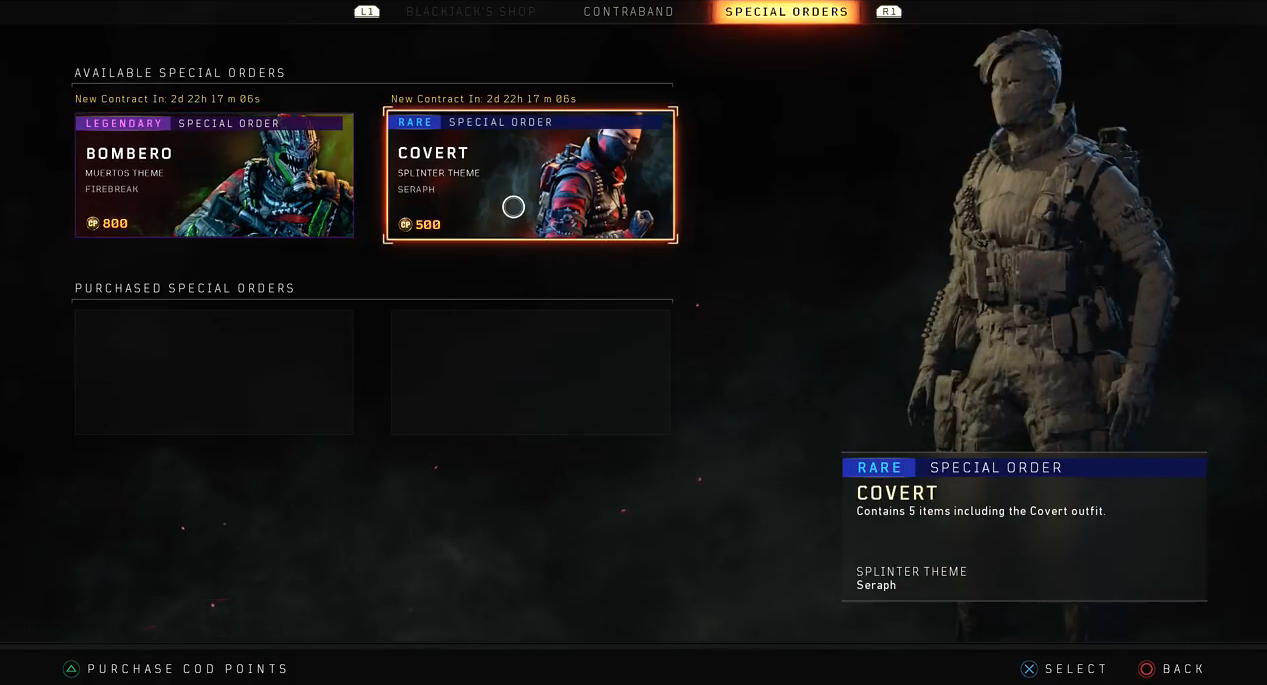
Task: Open the Contraband tab
Action: [x=628, y=12]
